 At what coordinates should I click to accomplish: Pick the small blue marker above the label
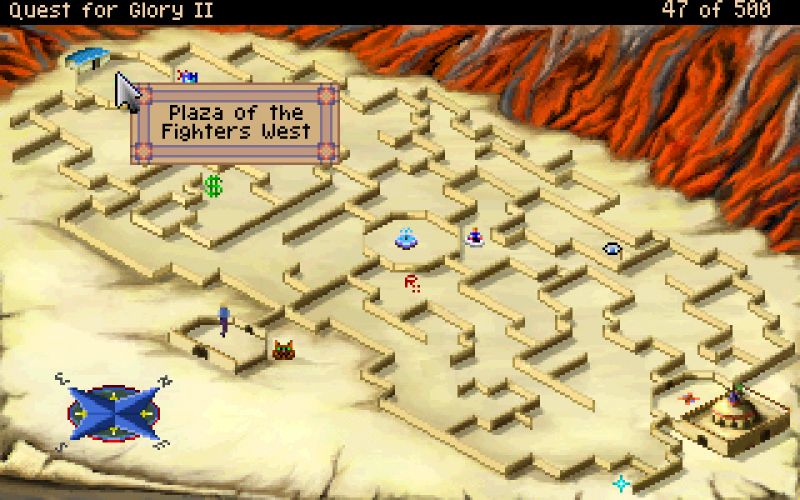pos(188,76)
